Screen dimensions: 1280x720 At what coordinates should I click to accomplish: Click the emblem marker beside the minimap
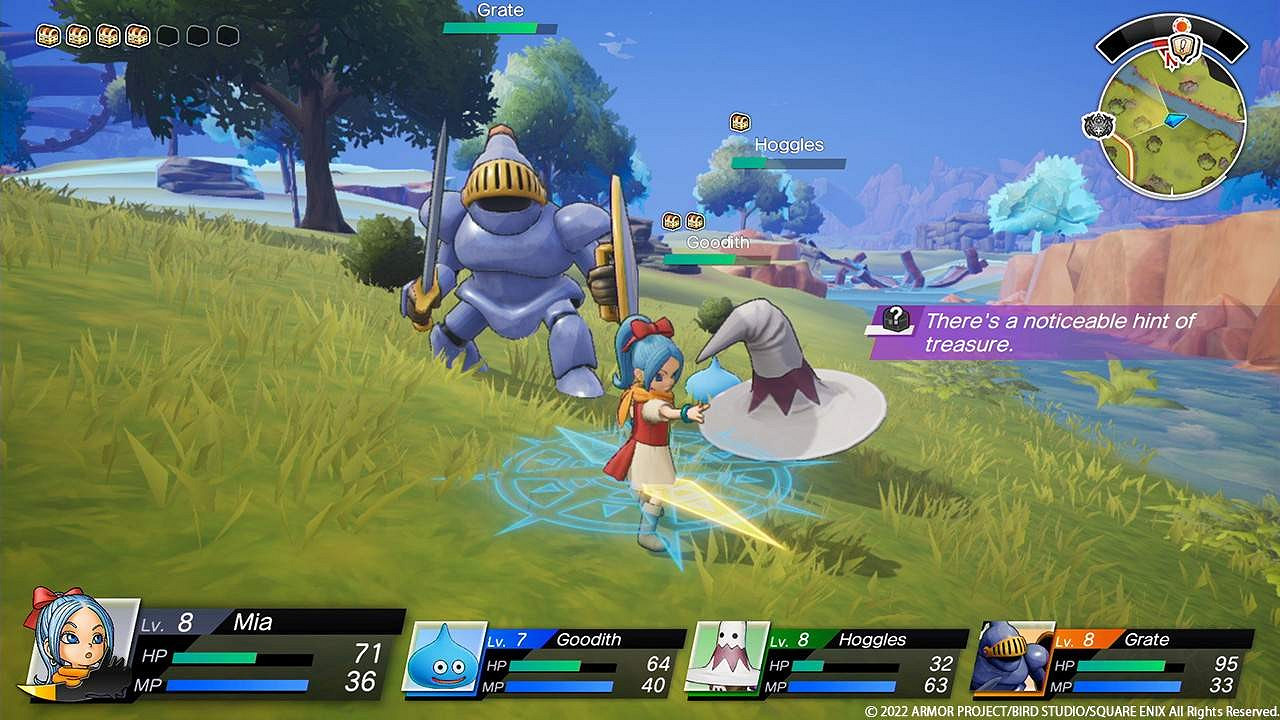1097,125
